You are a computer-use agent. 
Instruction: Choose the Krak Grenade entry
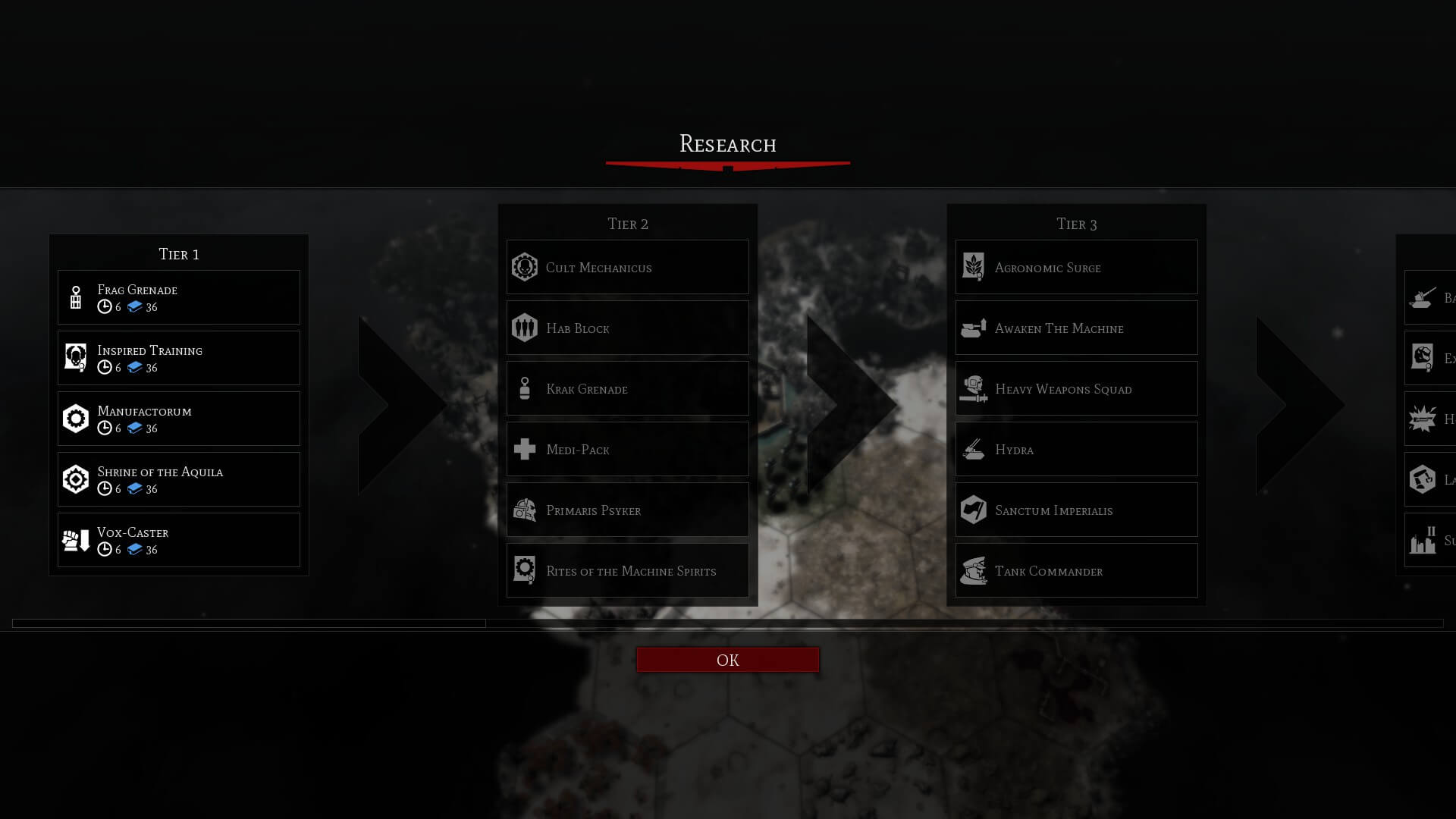pos(627,388)
